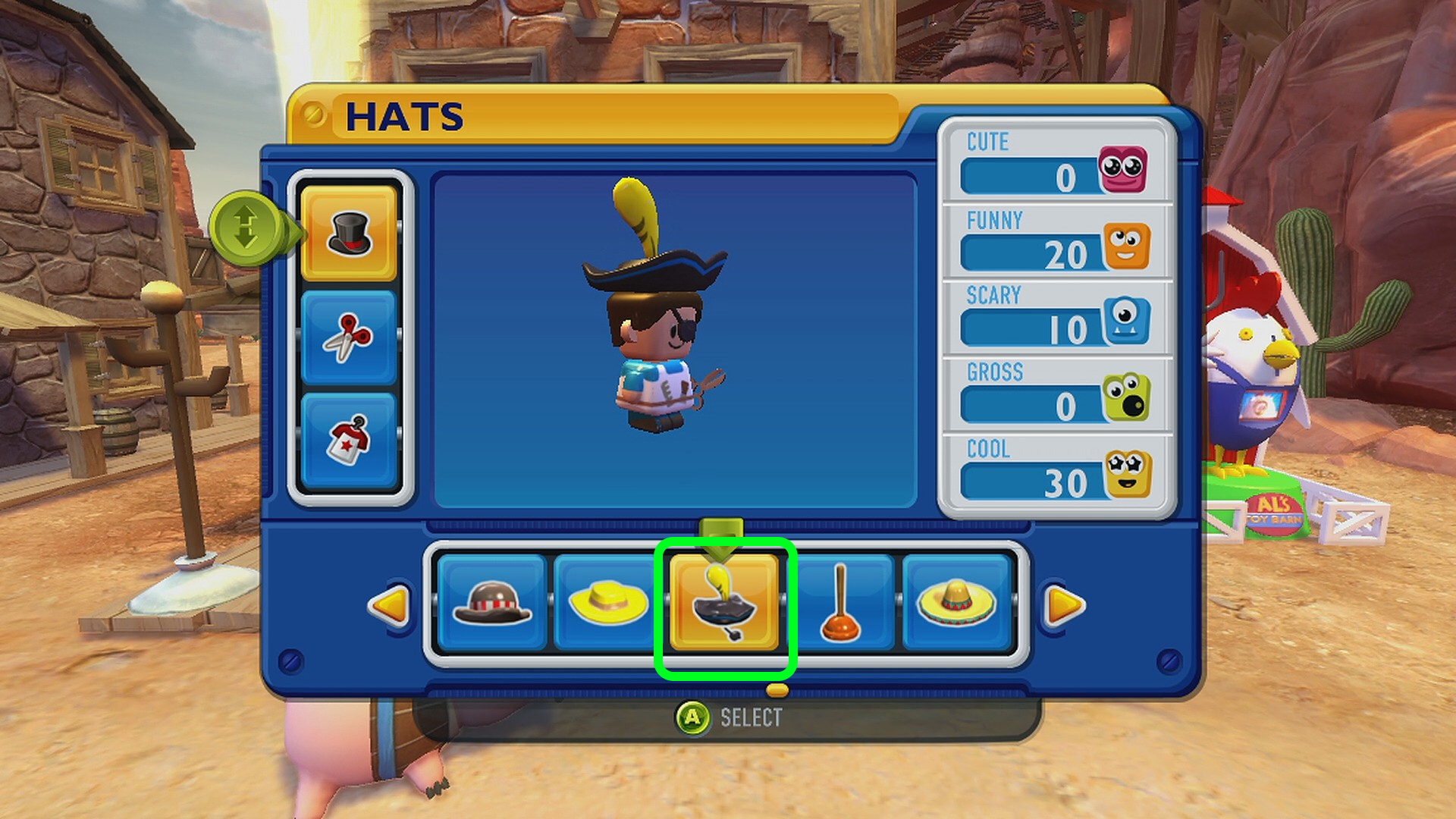The width and height of the screenshot is (1456, 819).
Task: Select the clothing tag category tab
Action: click(349, 440)
